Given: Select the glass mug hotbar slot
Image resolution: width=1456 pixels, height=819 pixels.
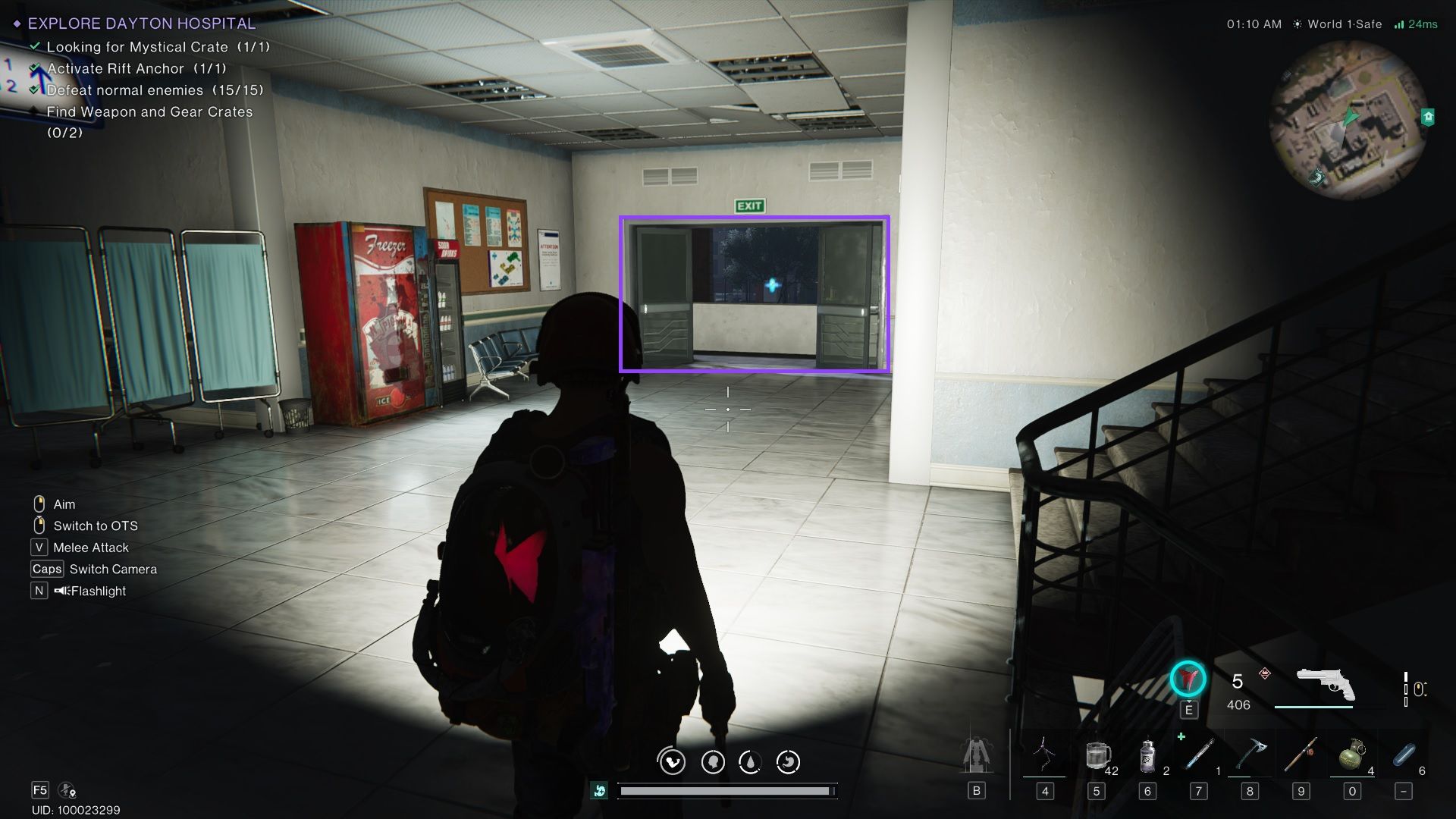Looking at the screenshot, I should pos(1097,756).
